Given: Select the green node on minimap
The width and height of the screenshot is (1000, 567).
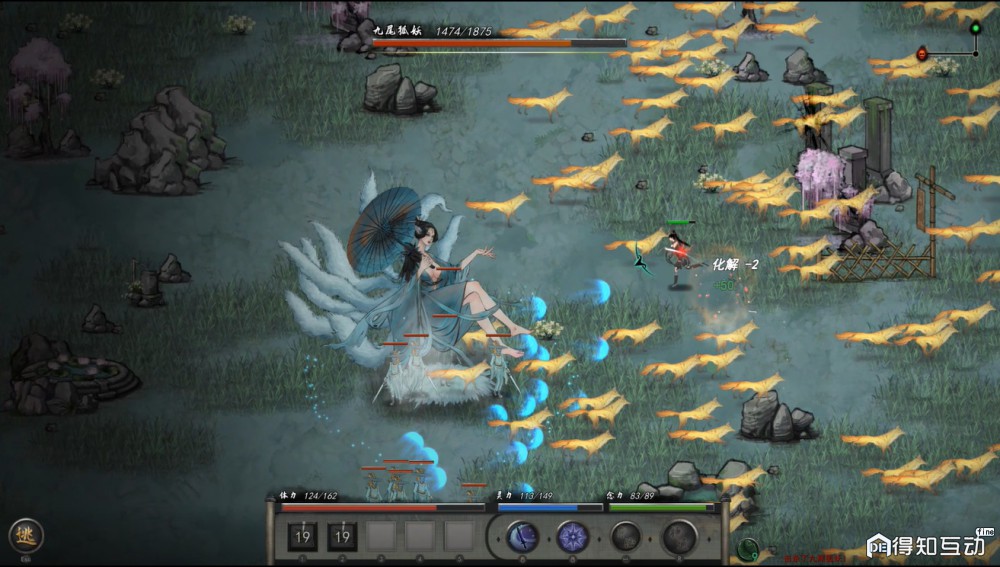Looking at the screenshot, I should click(x=975, y=26).
